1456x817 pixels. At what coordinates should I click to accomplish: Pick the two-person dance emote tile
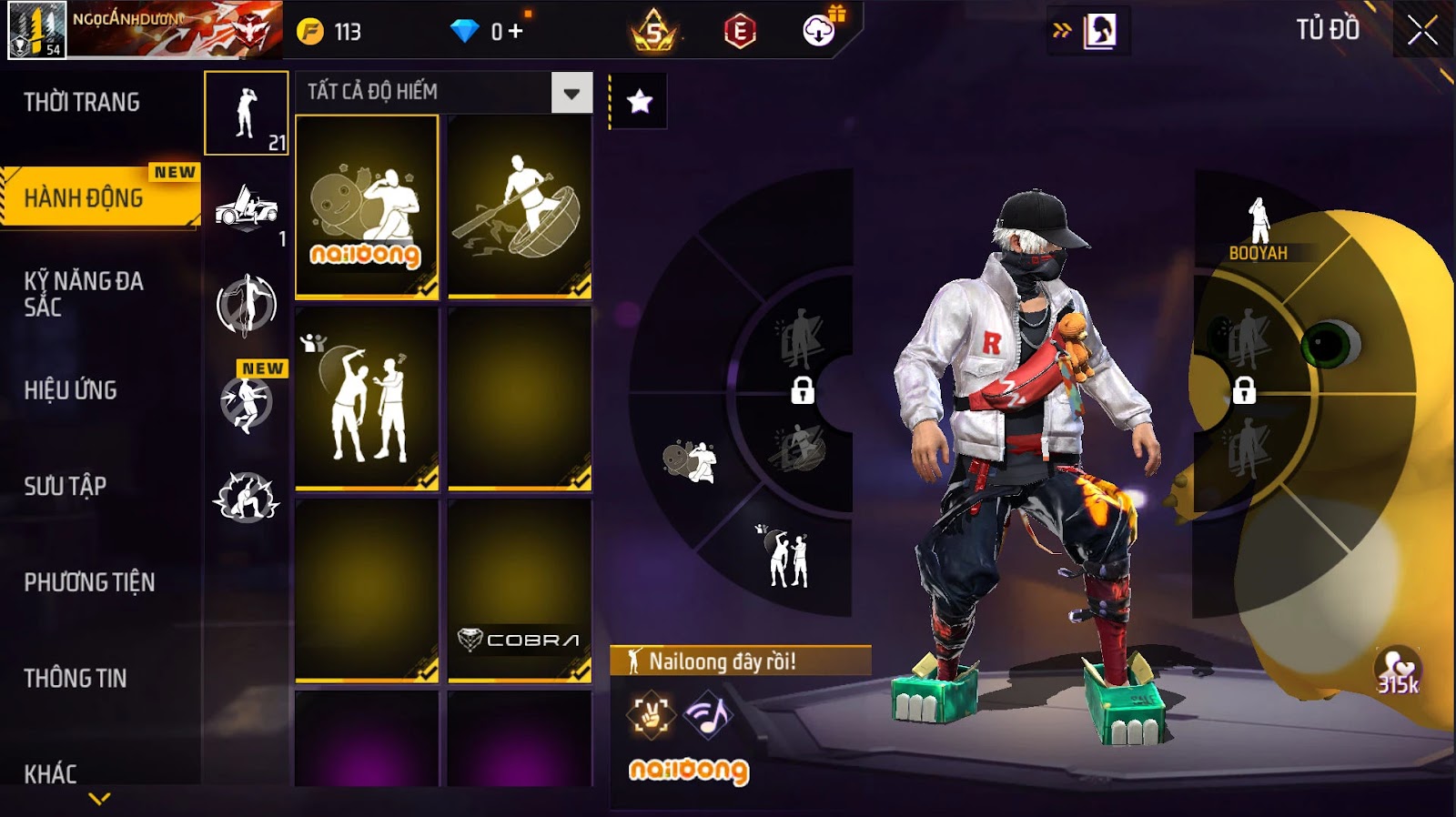click(367, 398)
